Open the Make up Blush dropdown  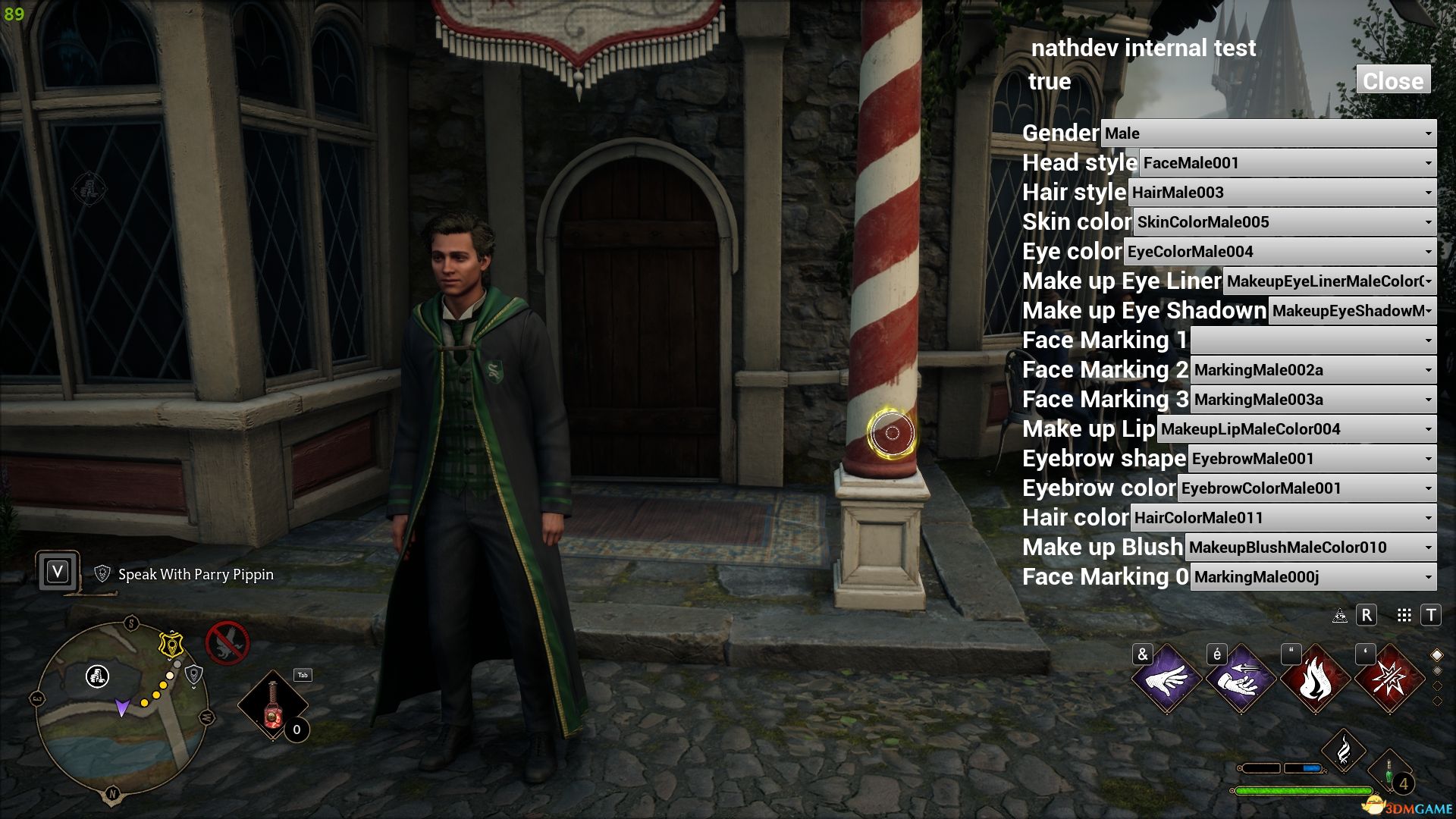click(x=1310, y=548)
